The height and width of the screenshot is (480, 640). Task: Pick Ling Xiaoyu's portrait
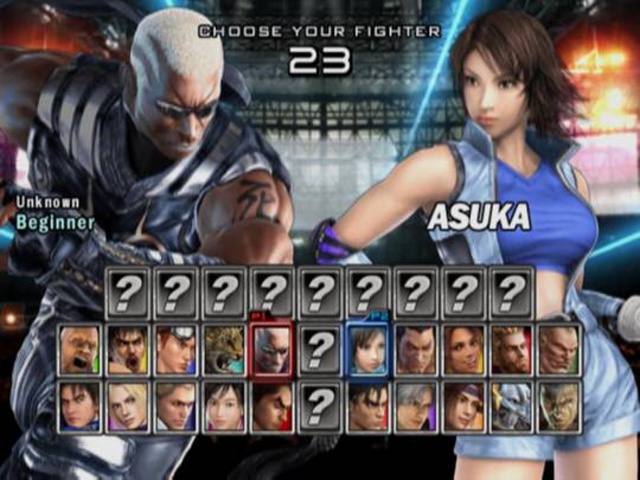tap(224, 407)
